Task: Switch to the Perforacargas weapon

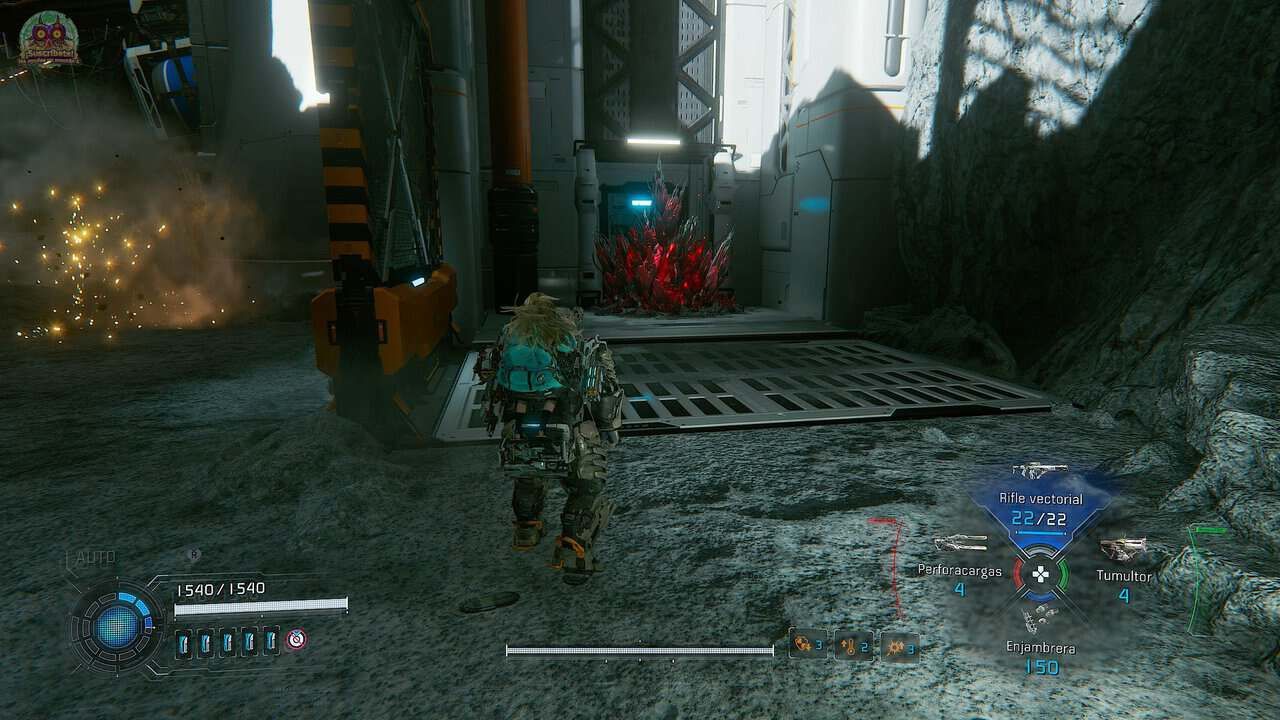Action: [960, 545]
